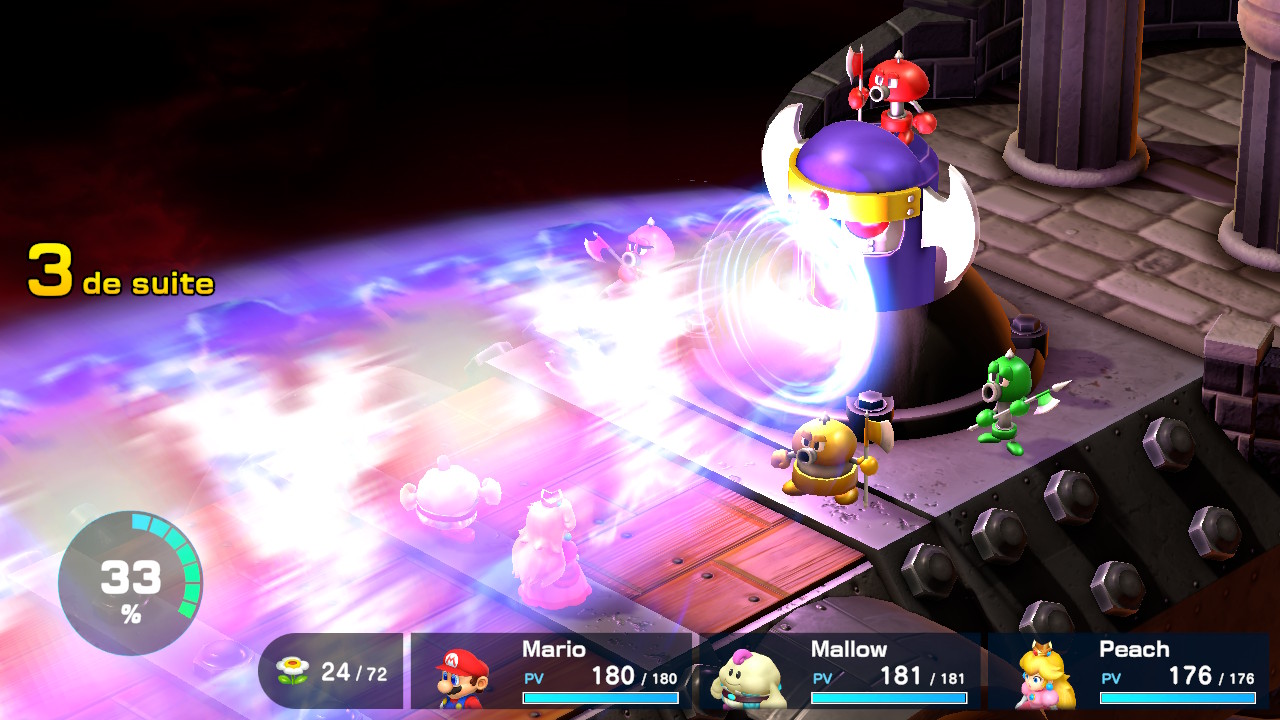The height and width of the screenshot is (720, 1280).
Task: Select Peach's party status panel
Action: 1128,671
